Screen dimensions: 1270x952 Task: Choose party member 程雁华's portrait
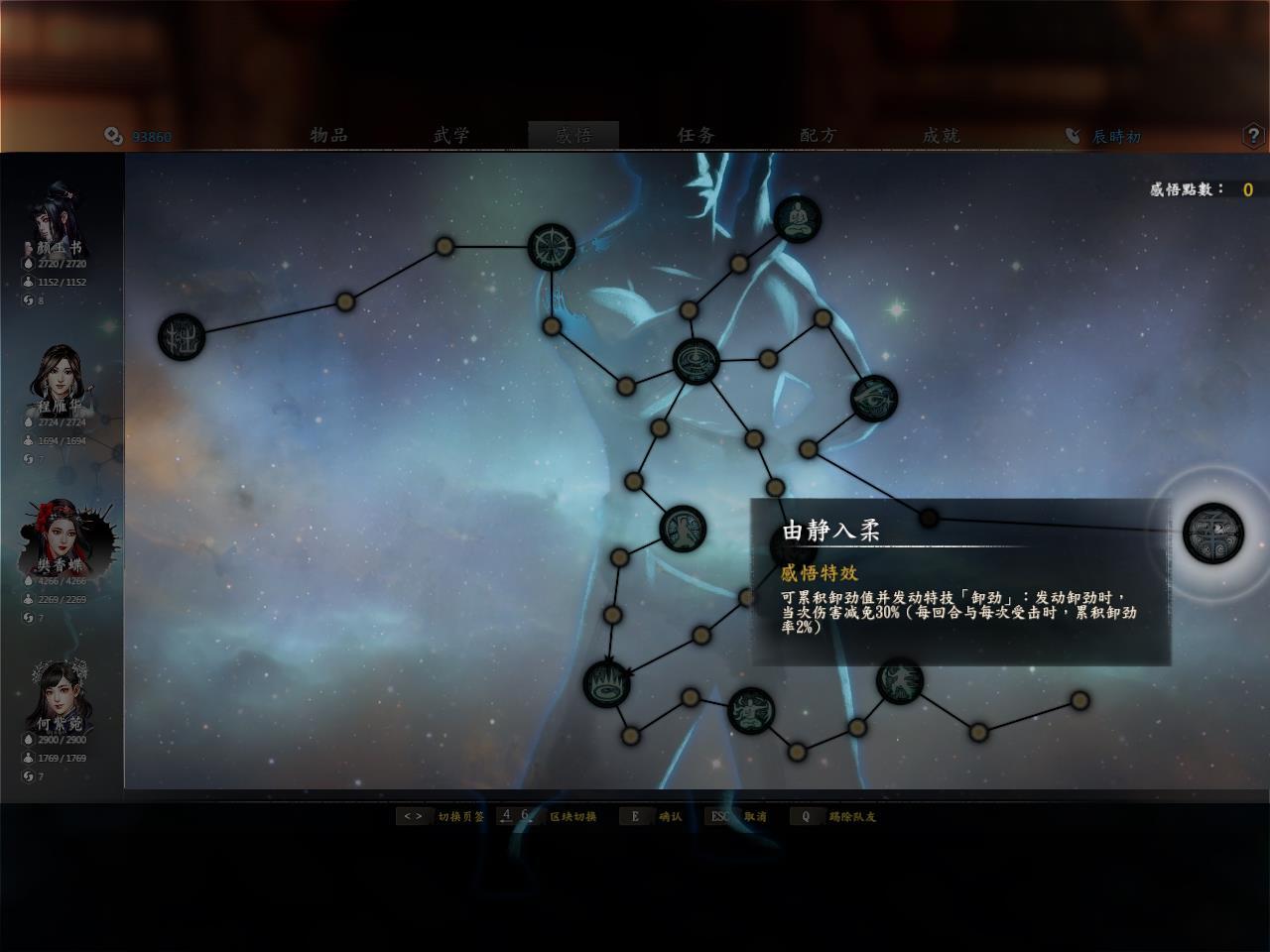61,380
